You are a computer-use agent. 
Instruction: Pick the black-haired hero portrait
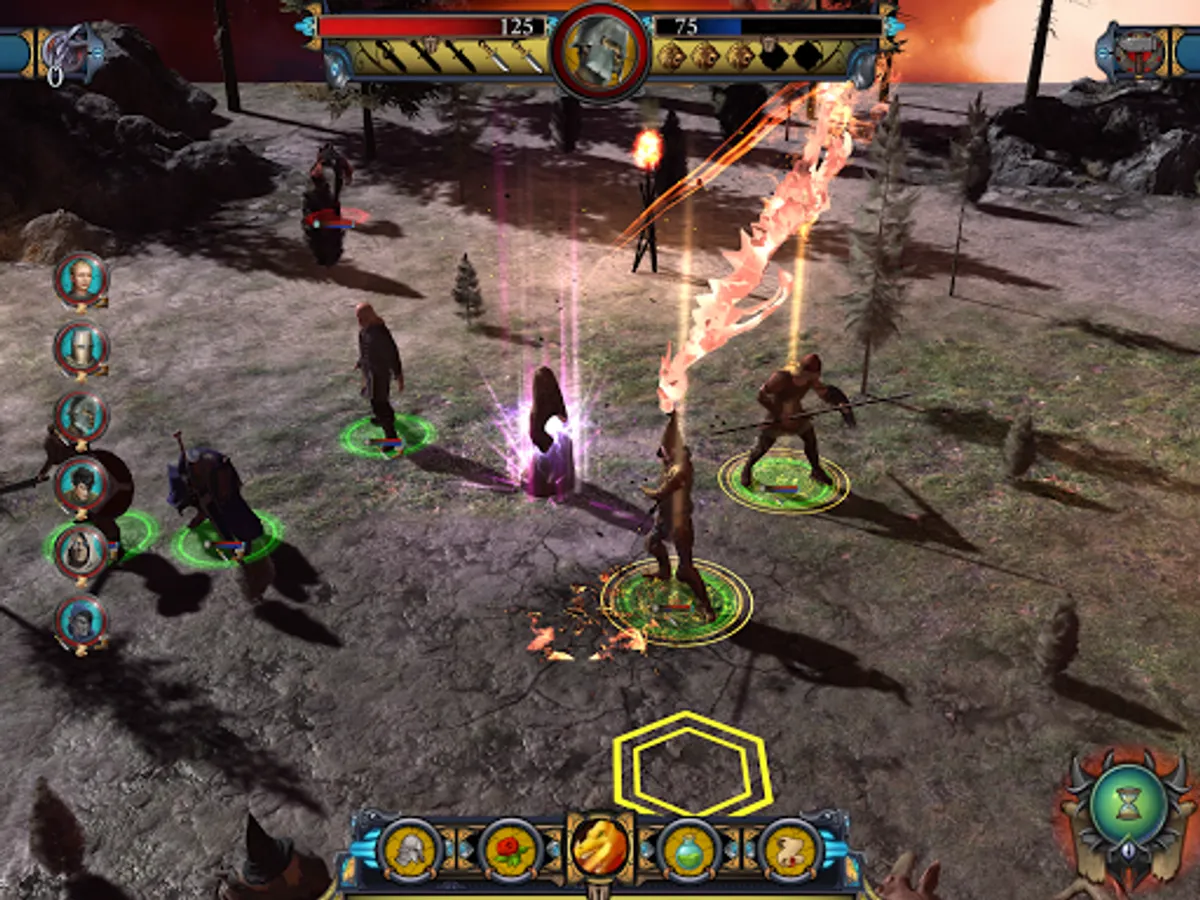click(81, 484)
